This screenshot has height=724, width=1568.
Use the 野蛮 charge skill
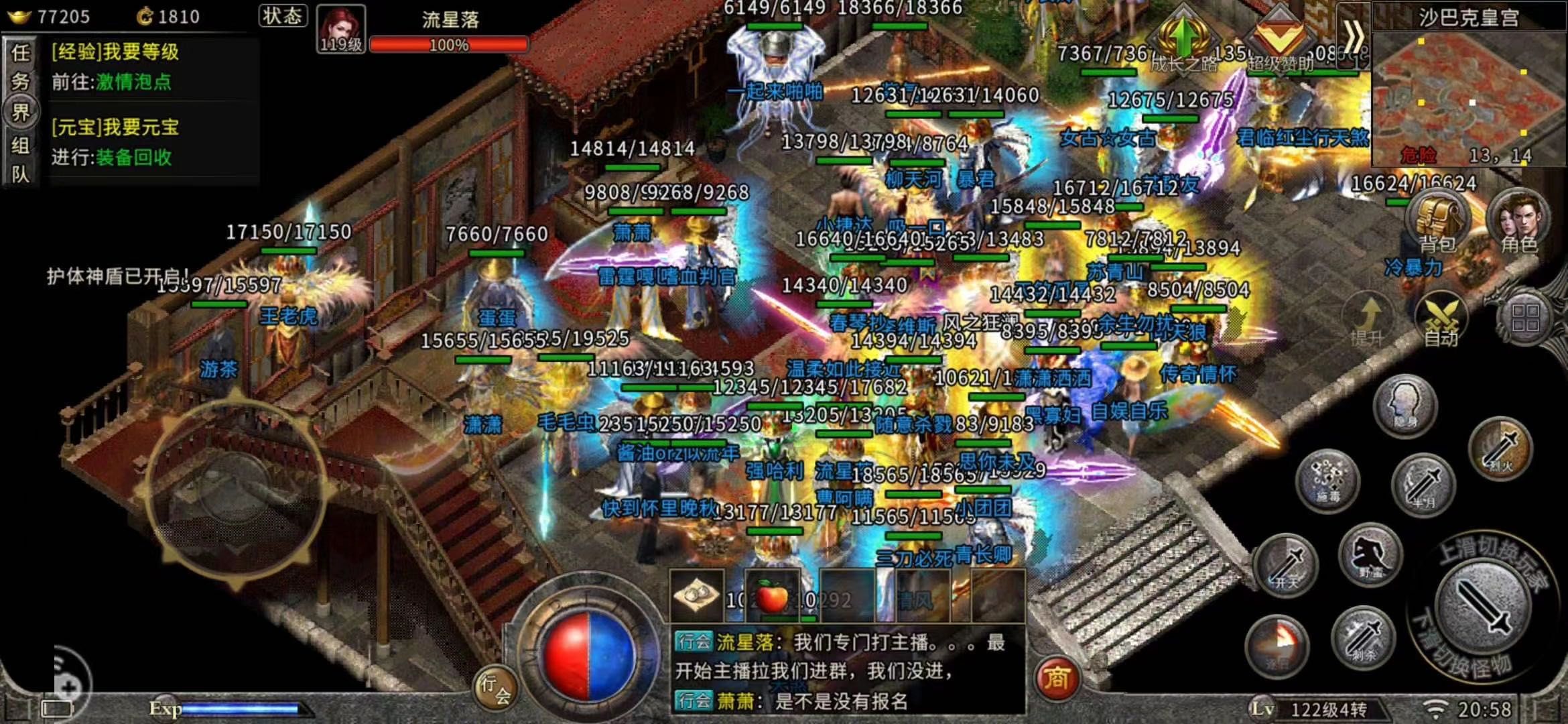point(1370,556)
